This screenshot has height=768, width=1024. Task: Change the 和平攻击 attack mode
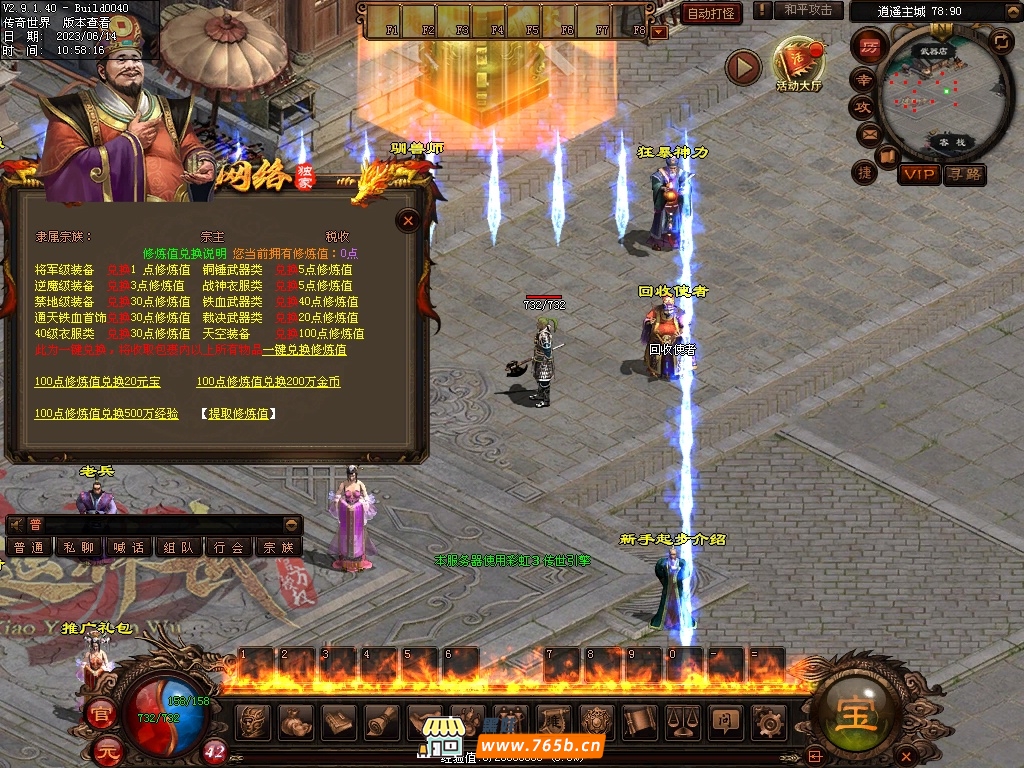(807, 10)
